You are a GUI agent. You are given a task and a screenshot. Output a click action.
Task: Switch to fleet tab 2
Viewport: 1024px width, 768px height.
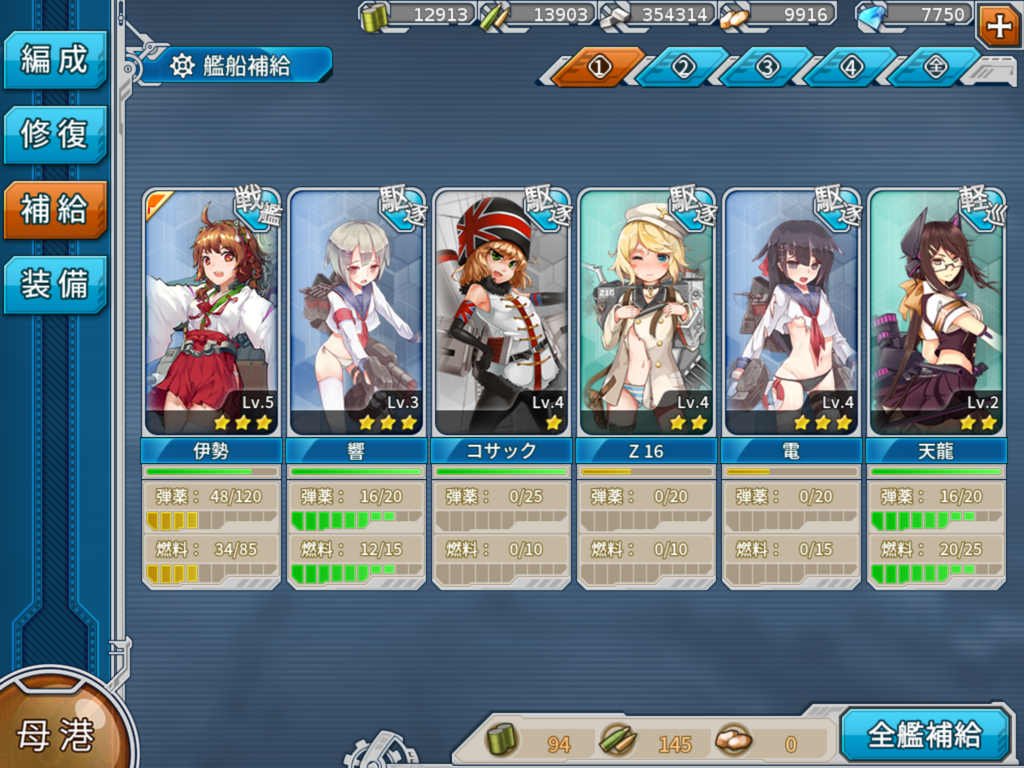(683, 67)
